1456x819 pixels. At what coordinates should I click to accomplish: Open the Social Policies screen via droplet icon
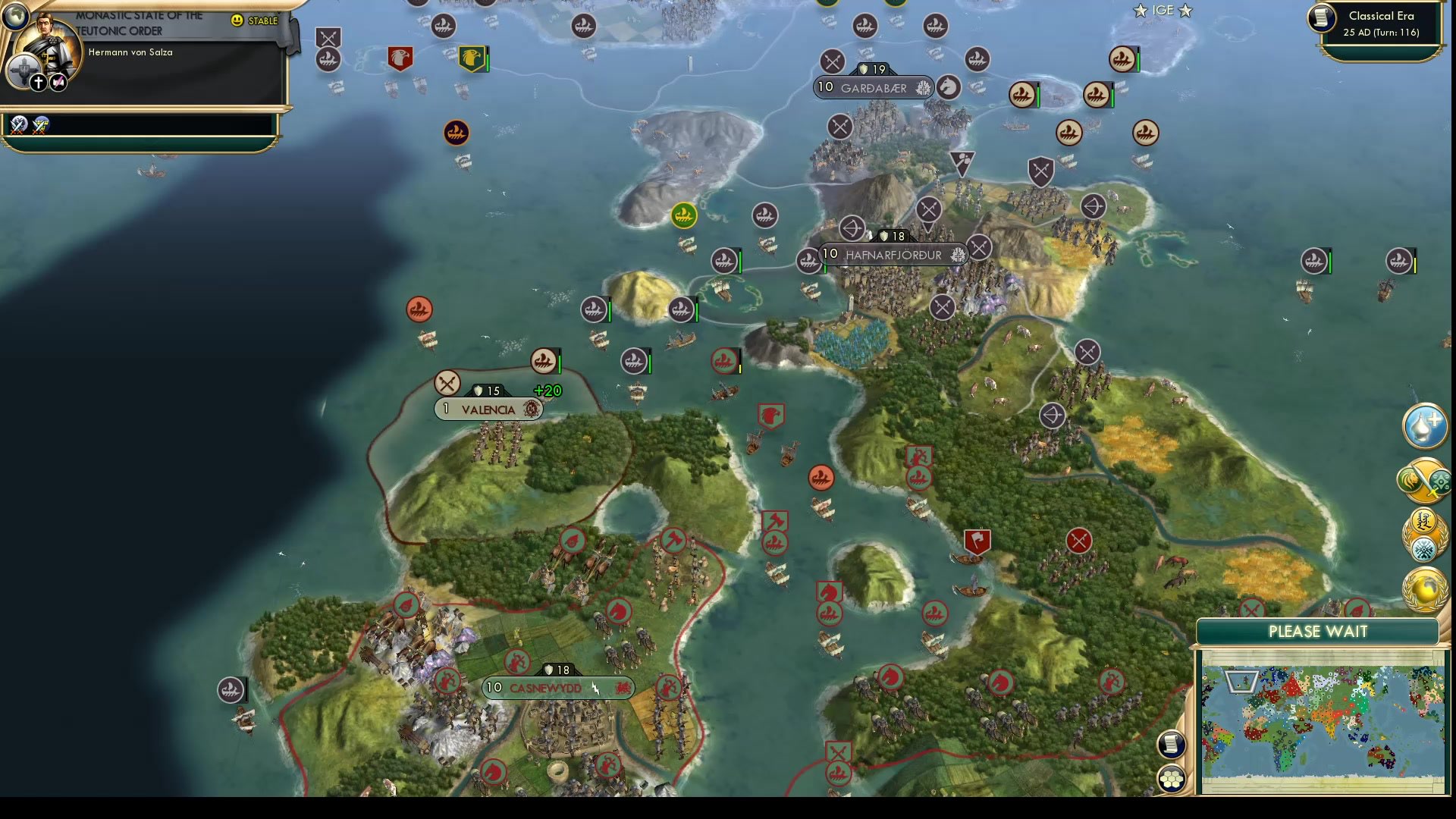(1423, 426)
